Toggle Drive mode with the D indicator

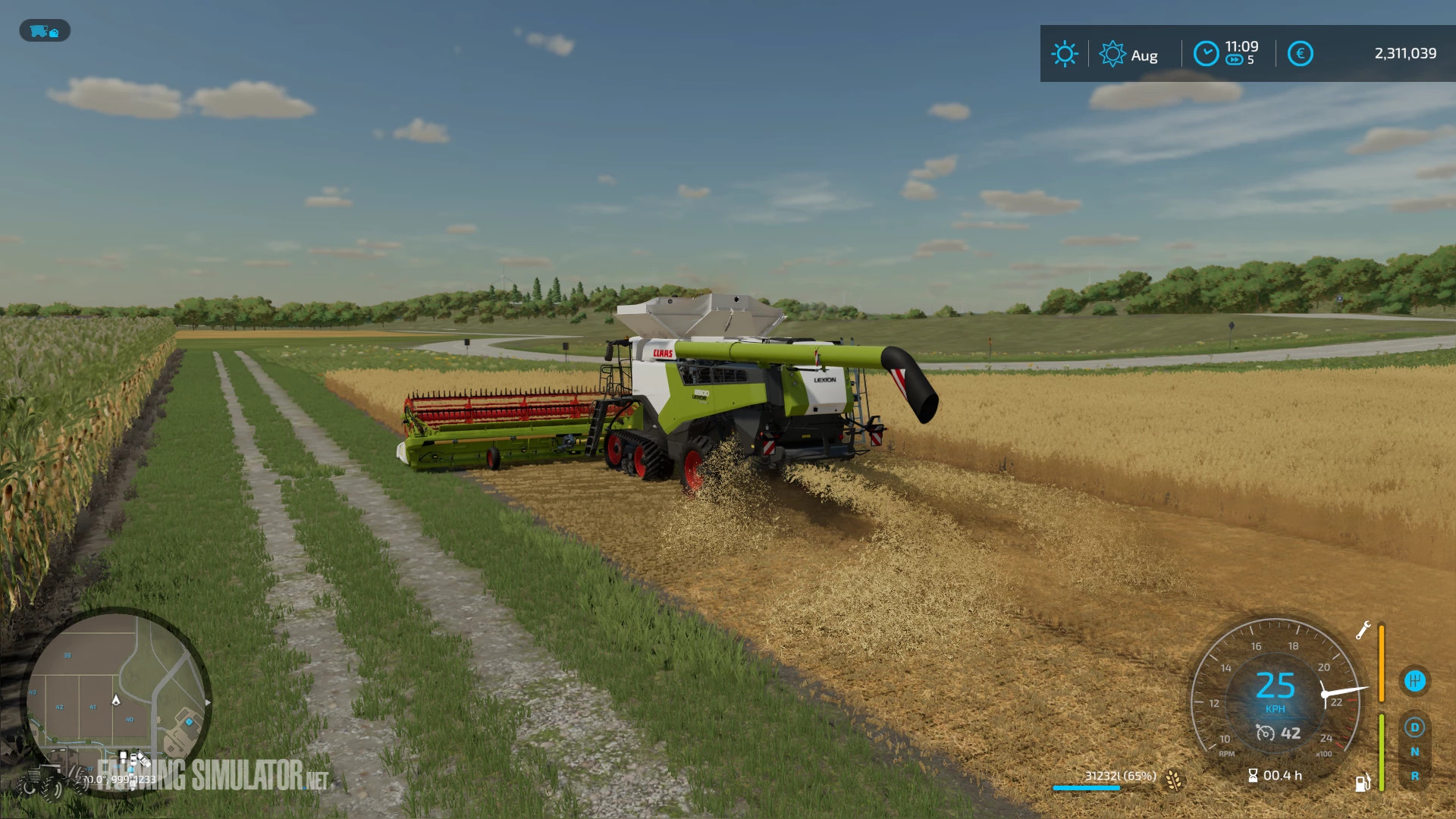click(x=1415, y=727)
